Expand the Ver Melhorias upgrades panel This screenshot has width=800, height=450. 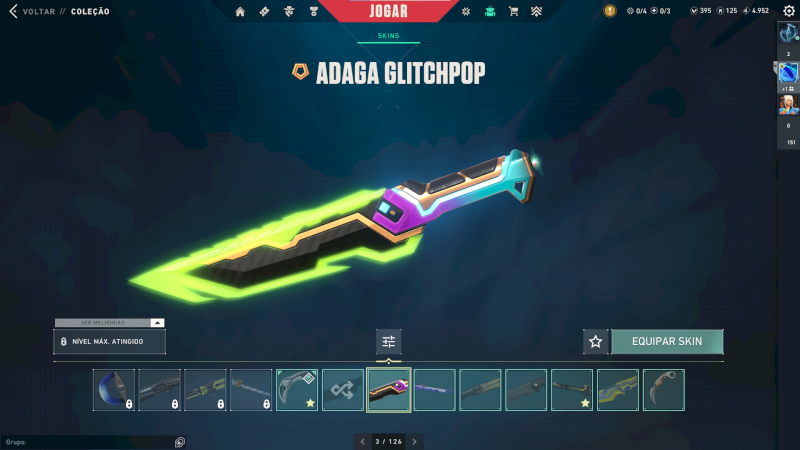point(157,323)
